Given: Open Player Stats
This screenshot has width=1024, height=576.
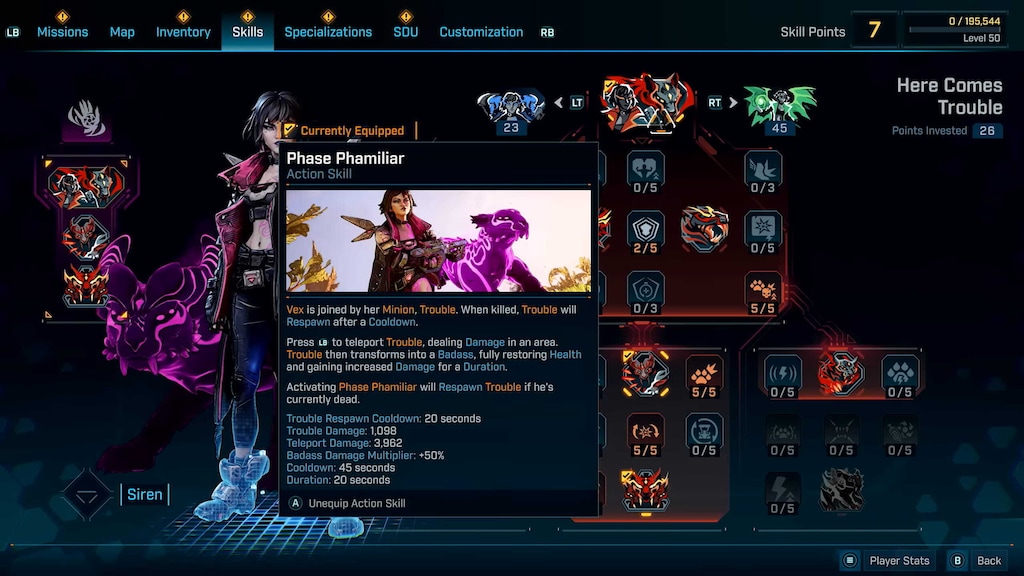Looking at the screenshot, I should coord(888,561).
